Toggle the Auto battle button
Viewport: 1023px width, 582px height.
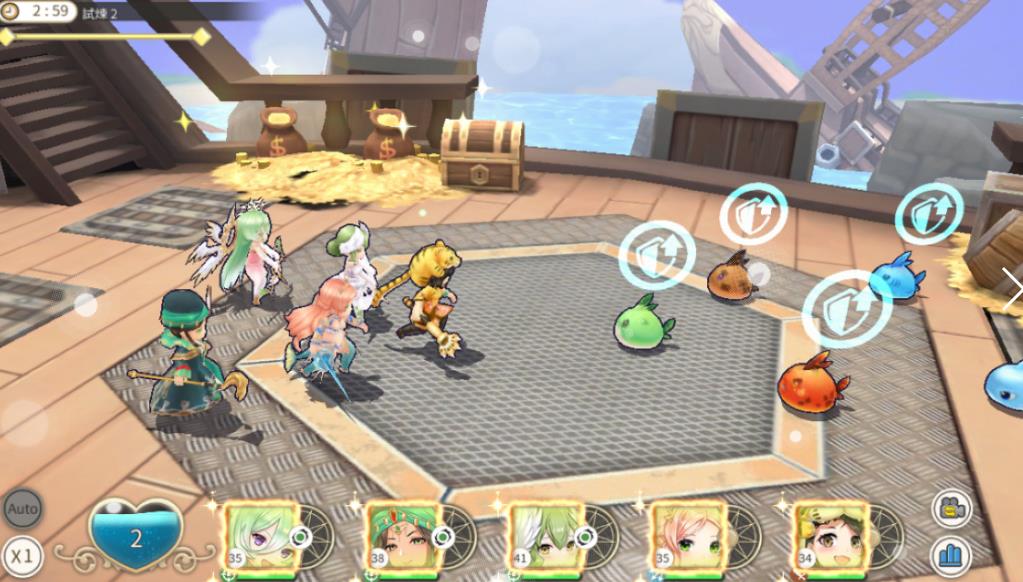pyautogui.click(x=22, y=509)
